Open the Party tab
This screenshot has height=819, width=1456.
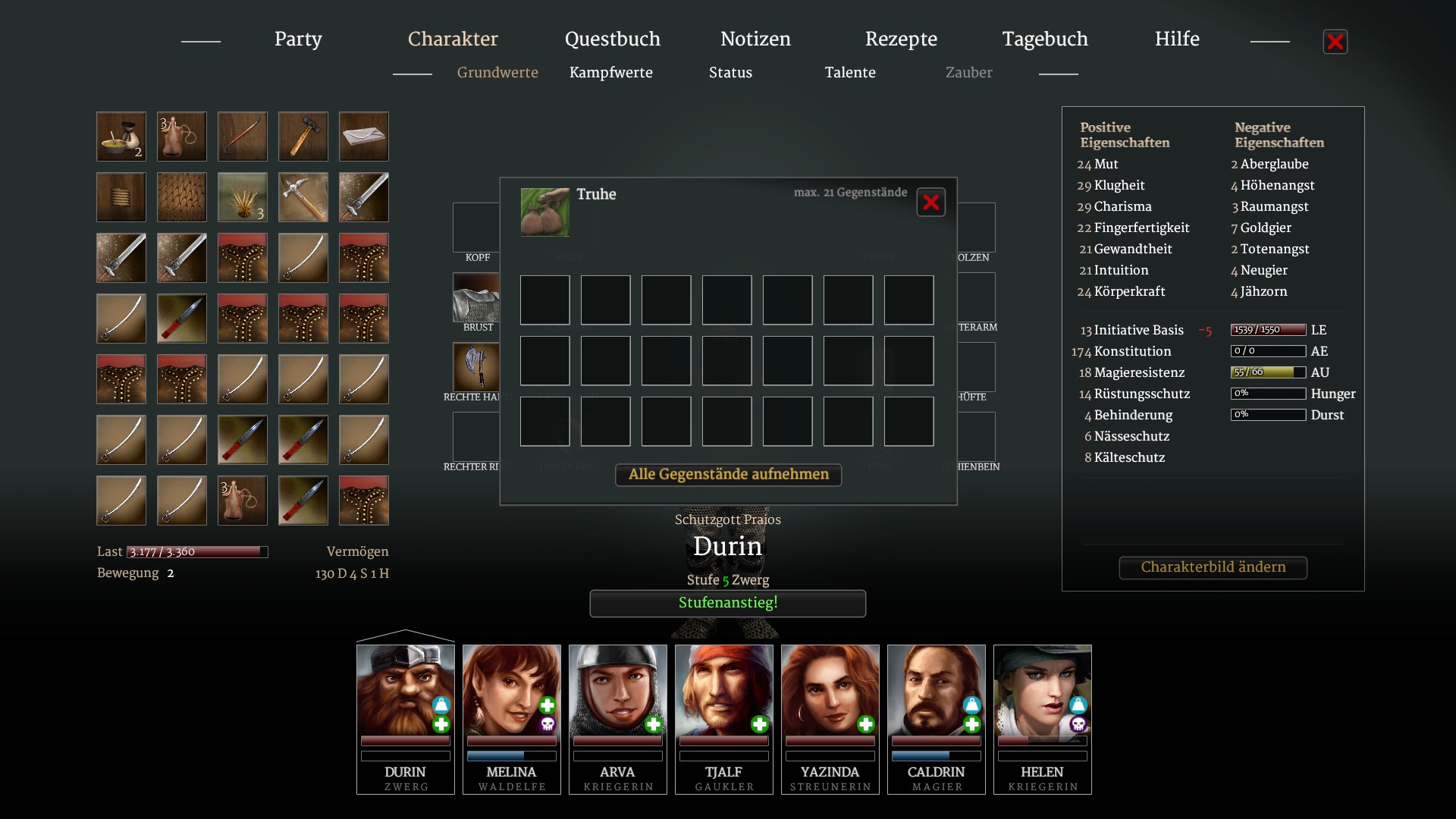[x=298, y=39]
